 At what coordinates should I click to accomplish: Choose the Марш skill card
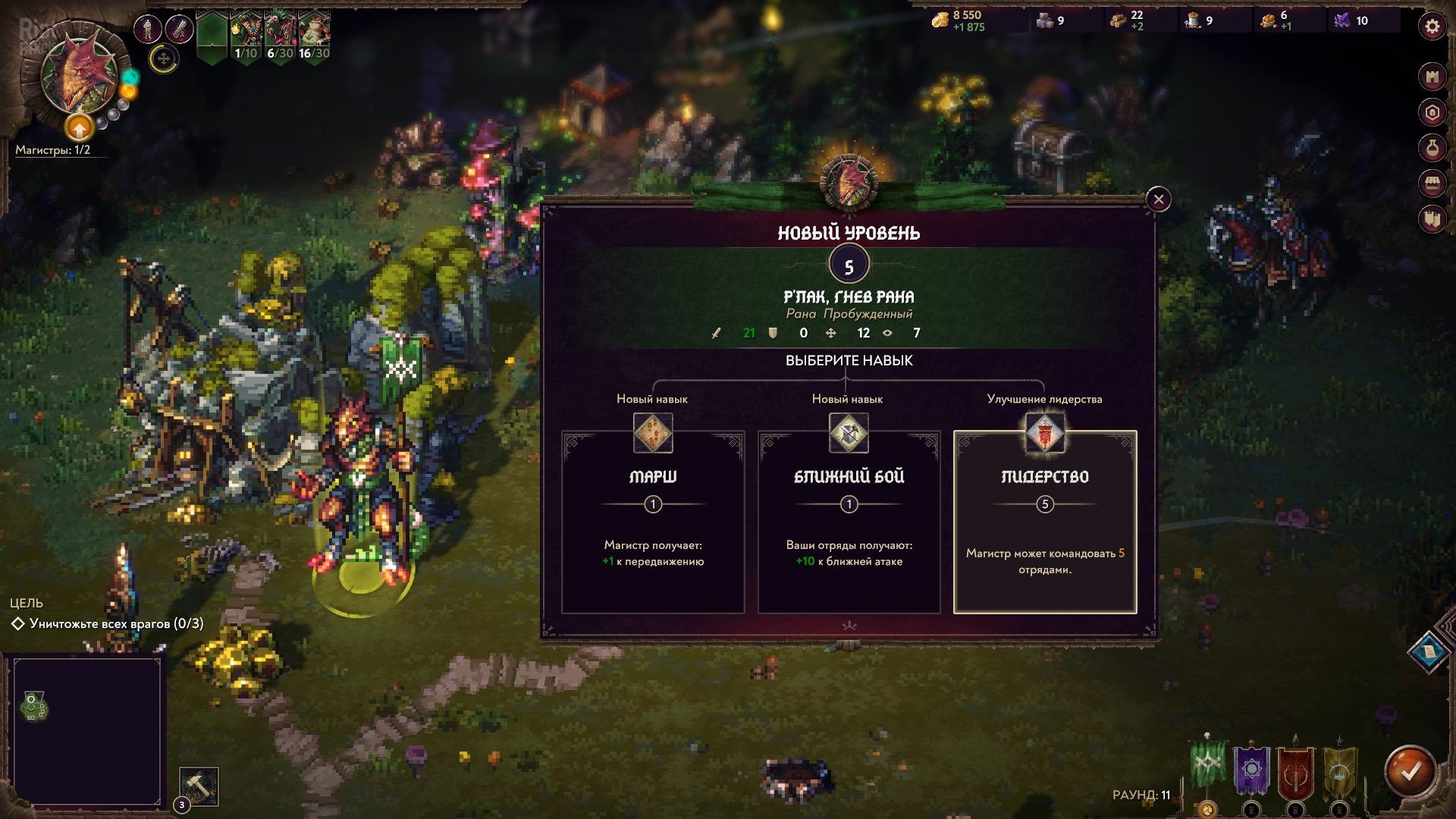[x=652, y=522]
